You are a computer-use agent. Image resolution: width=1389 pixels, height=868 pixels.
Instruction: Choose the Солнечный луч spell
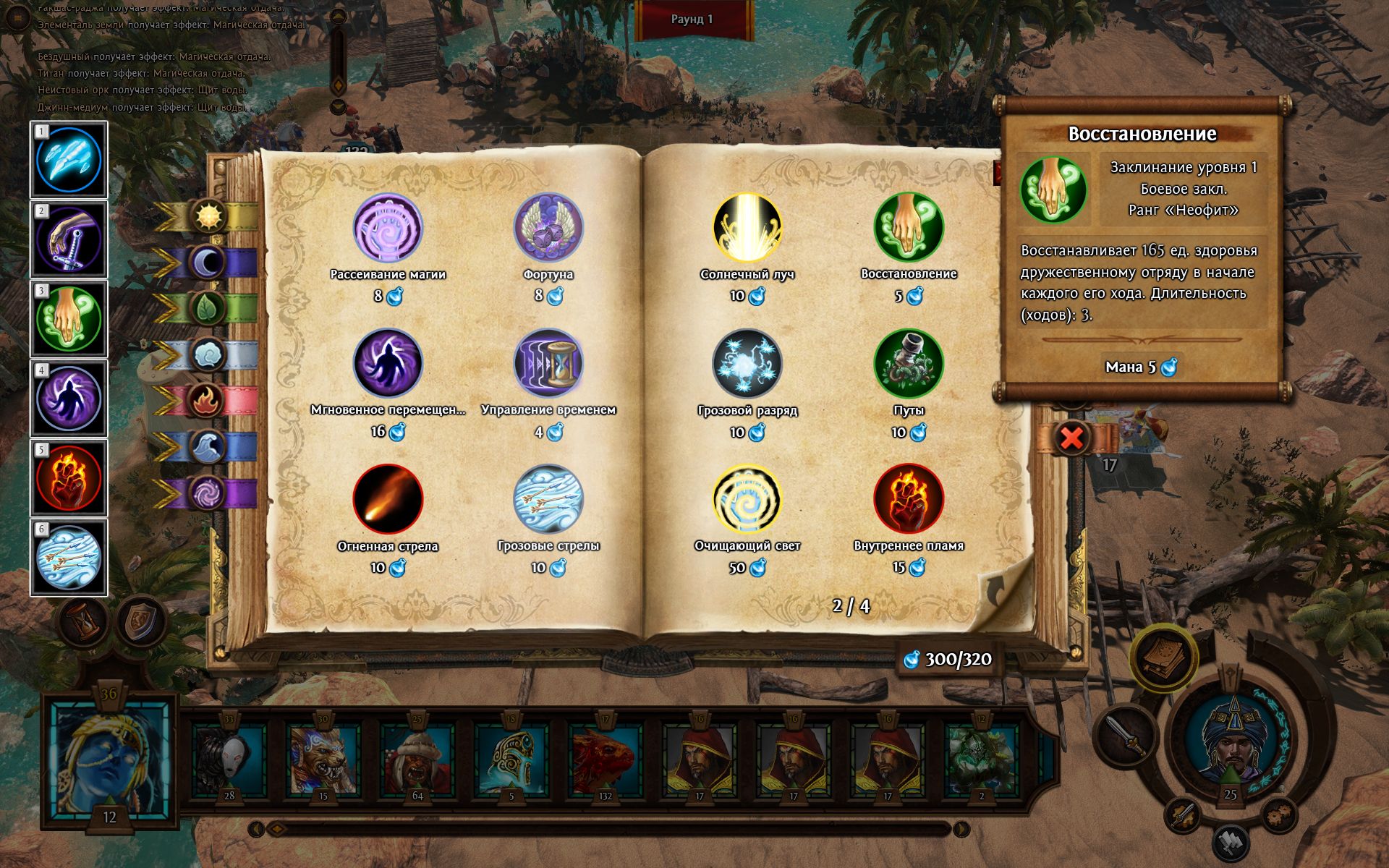(747, 229)
